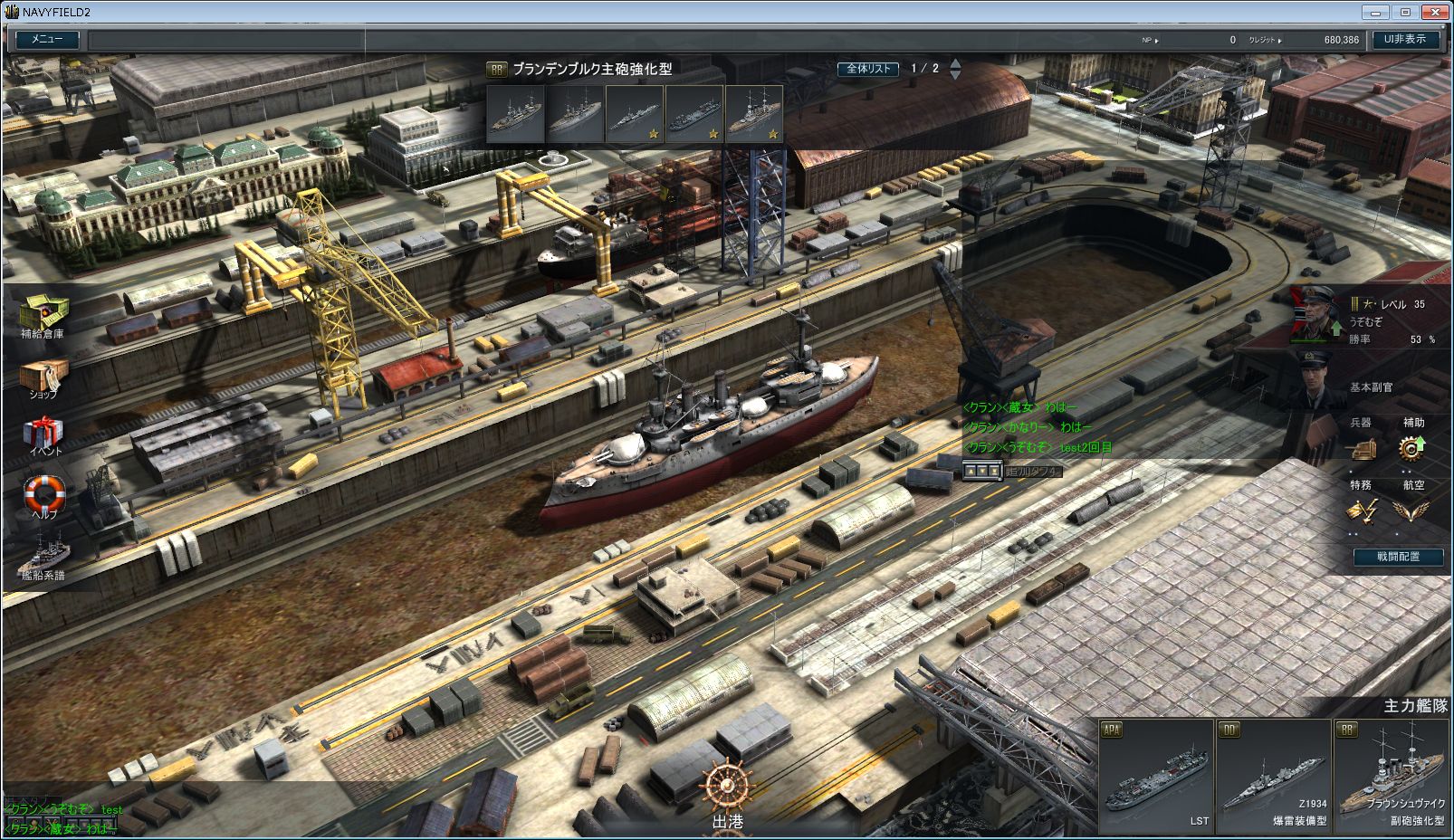The image size is (1454, 840).
Task: Open the 全体リスト ship list
Action: [x=868, y=69]
